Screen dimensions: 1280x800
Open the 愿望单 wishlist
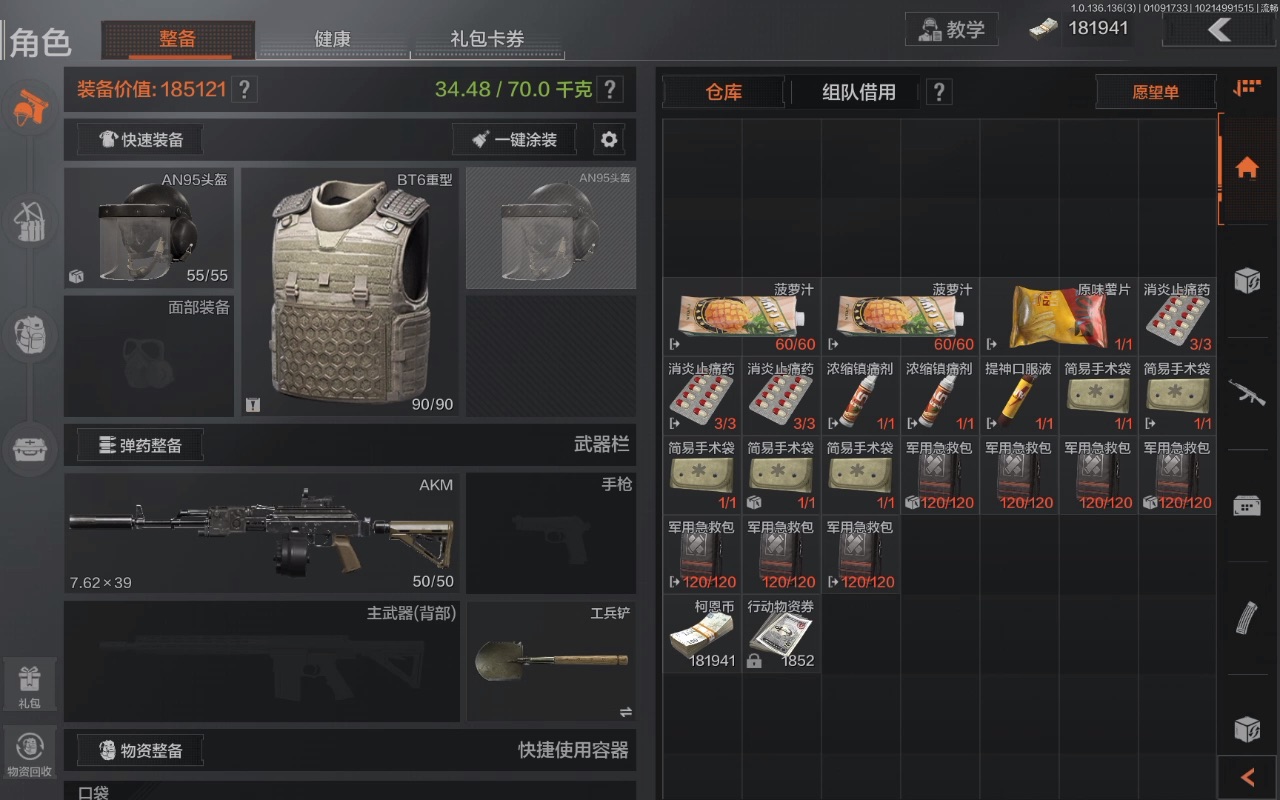1155,91
